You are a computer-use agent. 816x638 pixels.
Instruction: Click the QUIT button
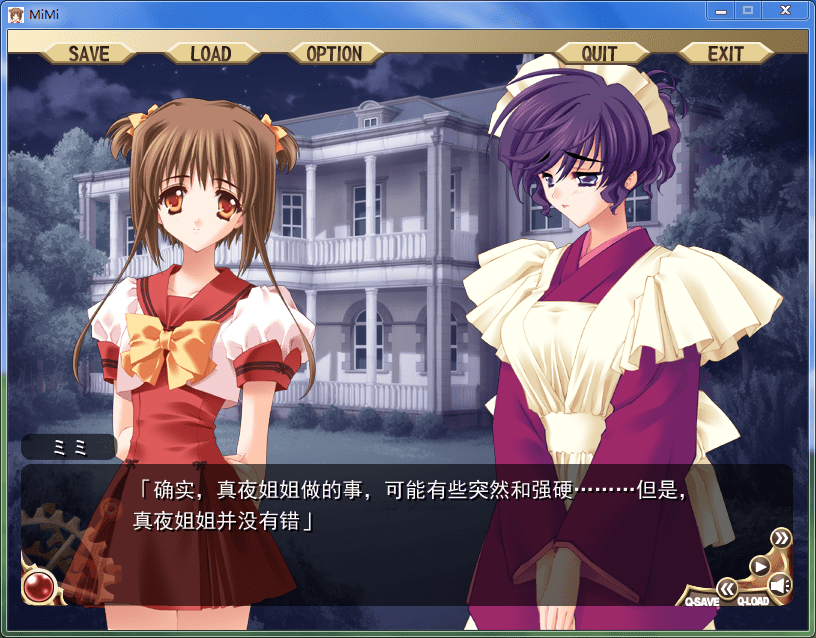coord(599,53)
